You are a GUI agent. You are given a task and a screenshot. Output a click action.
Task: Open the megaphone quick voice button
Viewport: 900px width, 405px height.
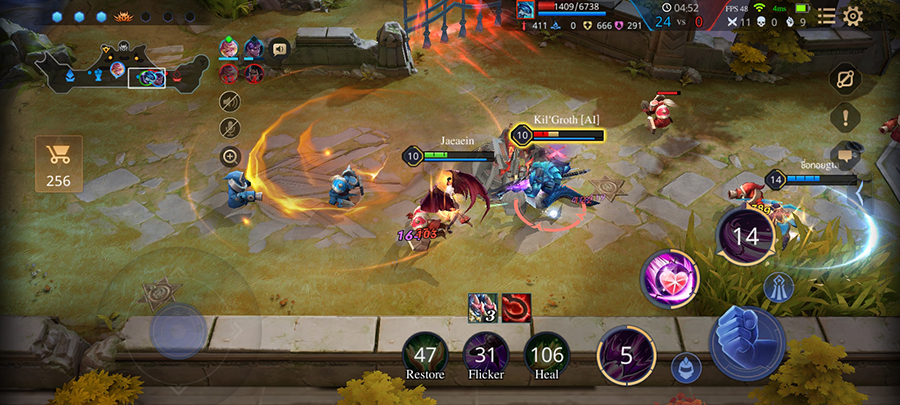pos(279,47)
